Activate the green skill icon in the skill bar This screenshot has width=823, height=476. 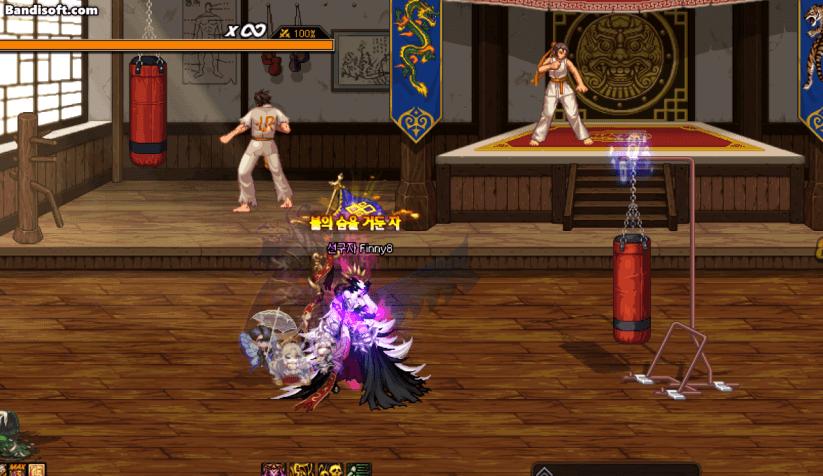[x=359, y=470]
